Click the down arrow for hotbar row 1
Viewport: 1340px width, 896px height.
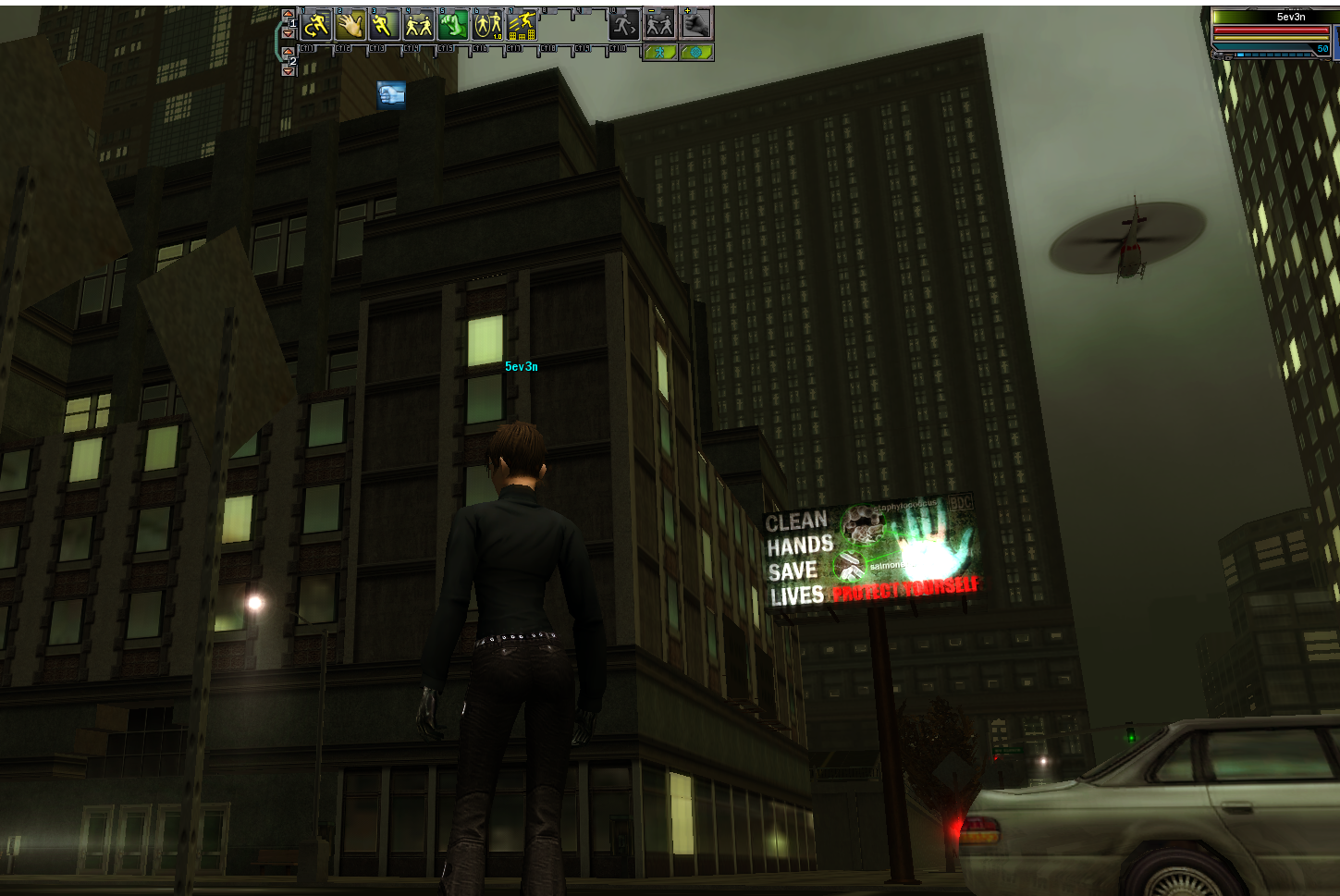[x=288, y=33]
